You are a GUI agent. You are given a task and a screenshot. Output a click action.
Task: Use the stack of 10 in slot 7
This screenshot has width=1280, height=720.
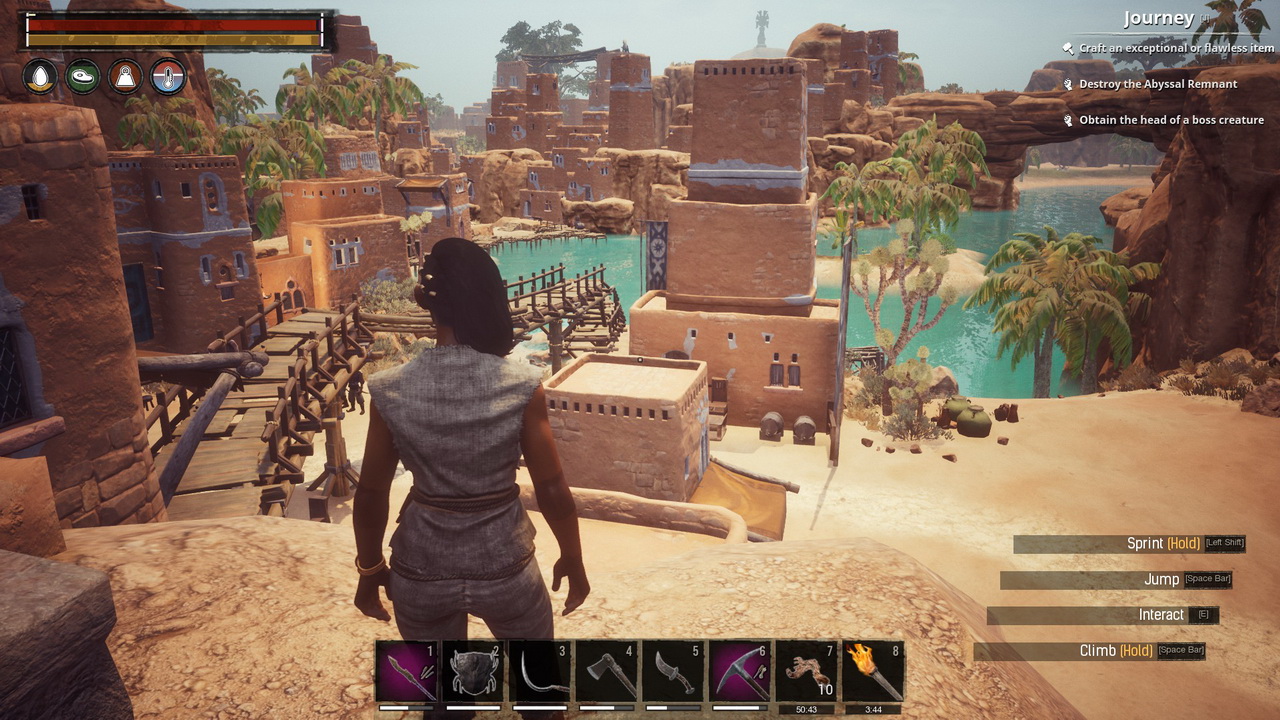(x=807, y=671)
